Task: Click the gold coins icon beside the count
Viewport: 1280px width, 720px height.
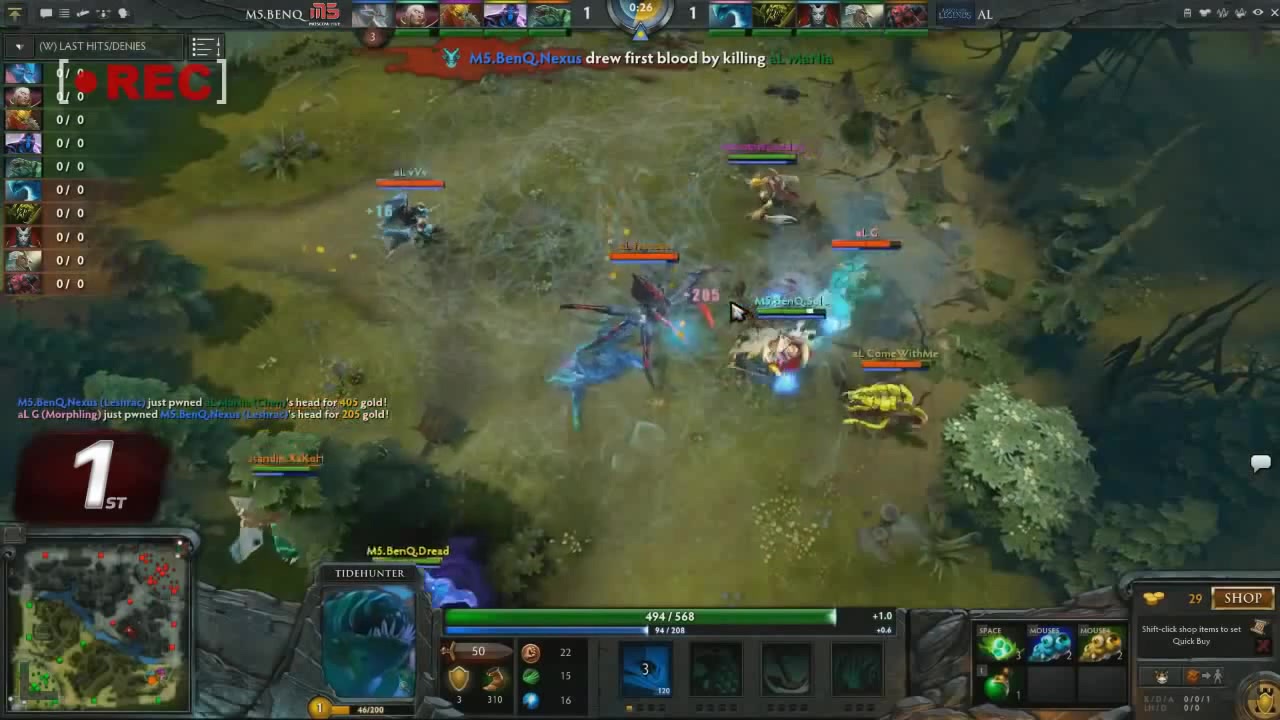Action: tap(1153, 598)
